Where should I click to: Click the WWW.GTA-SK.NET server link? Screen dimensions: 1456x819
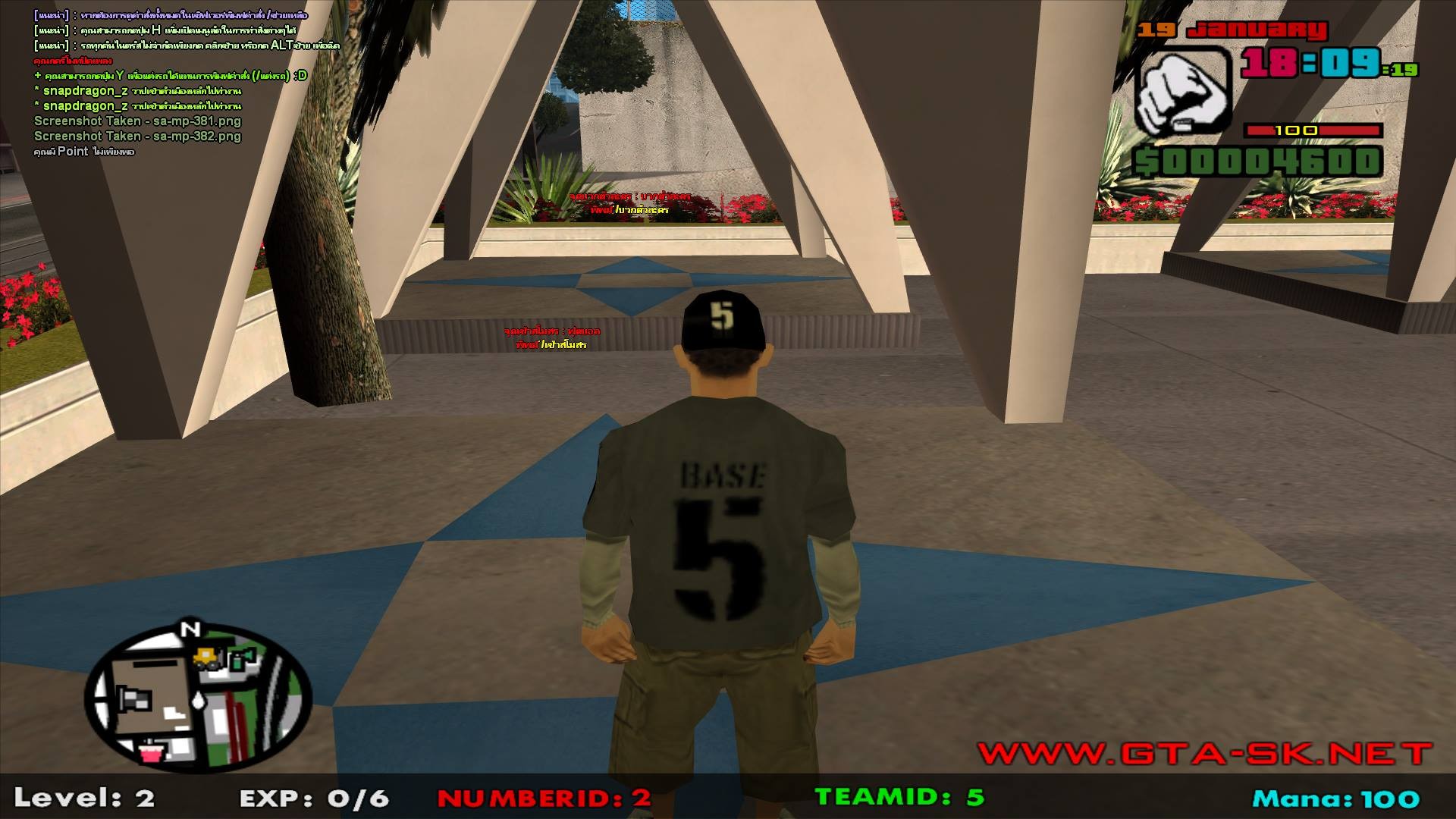[1204, 753]
